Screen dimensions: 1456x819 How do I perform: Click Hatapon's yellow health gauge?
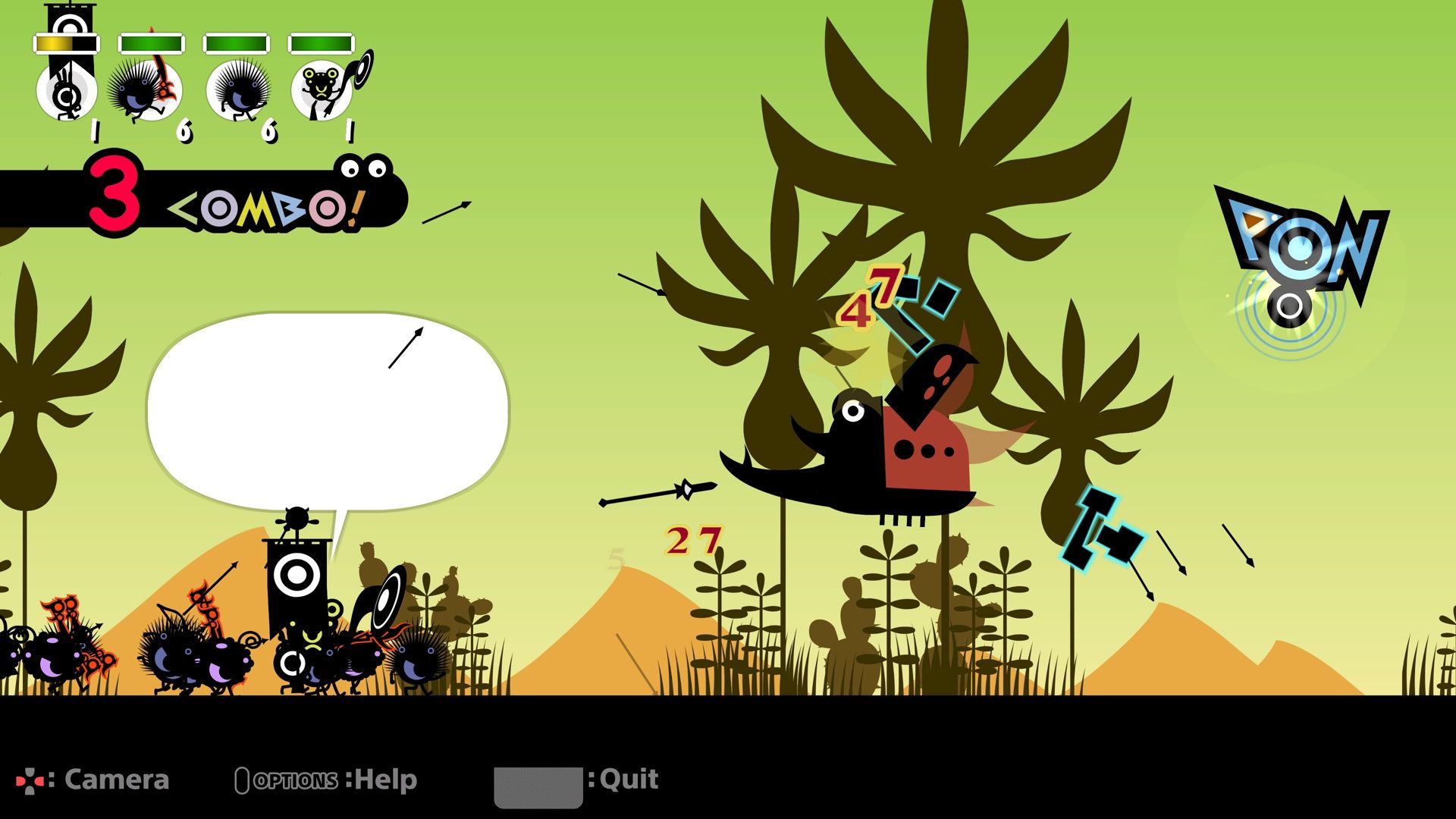pyautogui.click(x=64, y=43)
